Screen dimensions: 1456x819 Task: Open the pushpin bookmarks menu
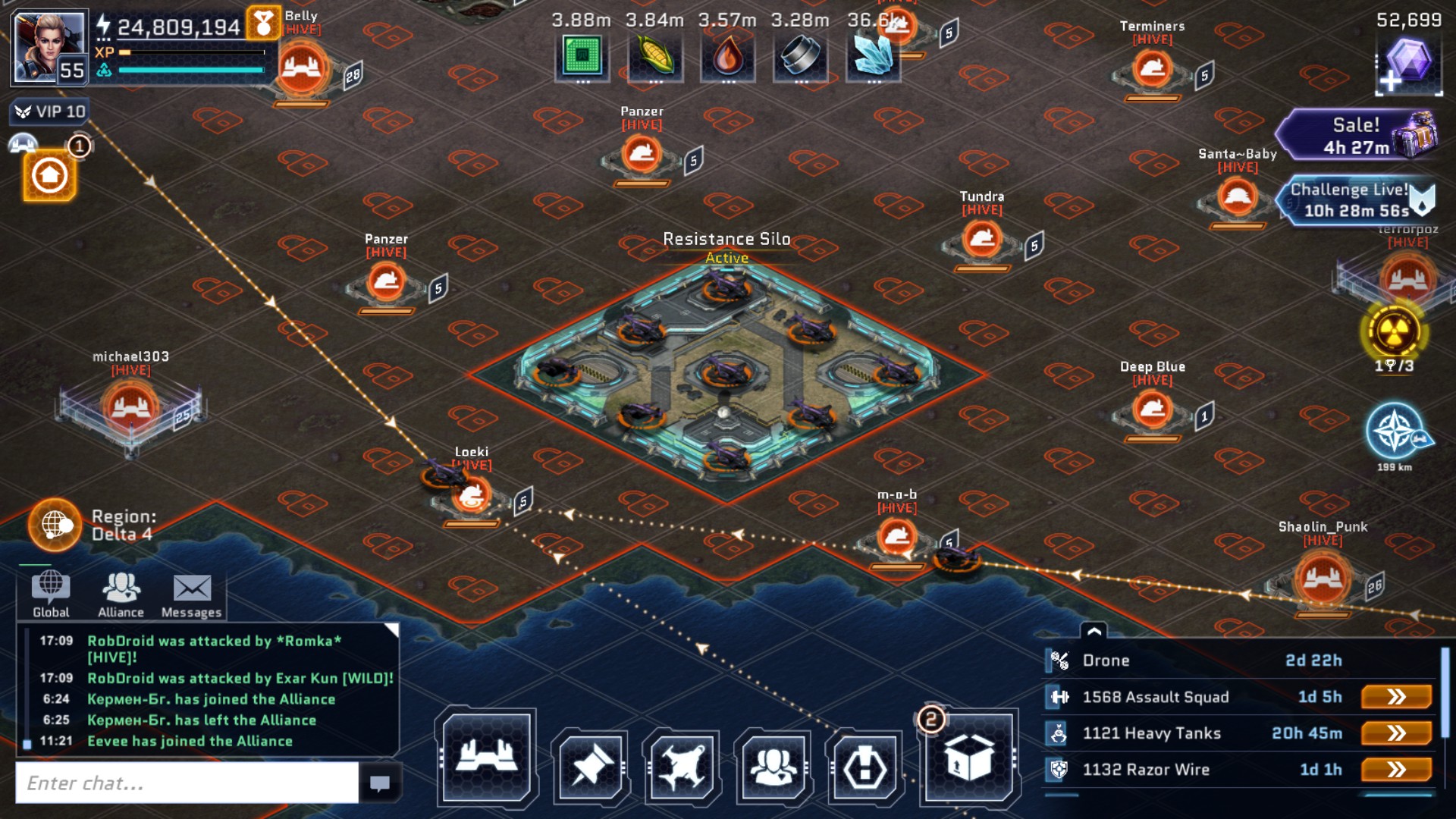tap(591, 767)
